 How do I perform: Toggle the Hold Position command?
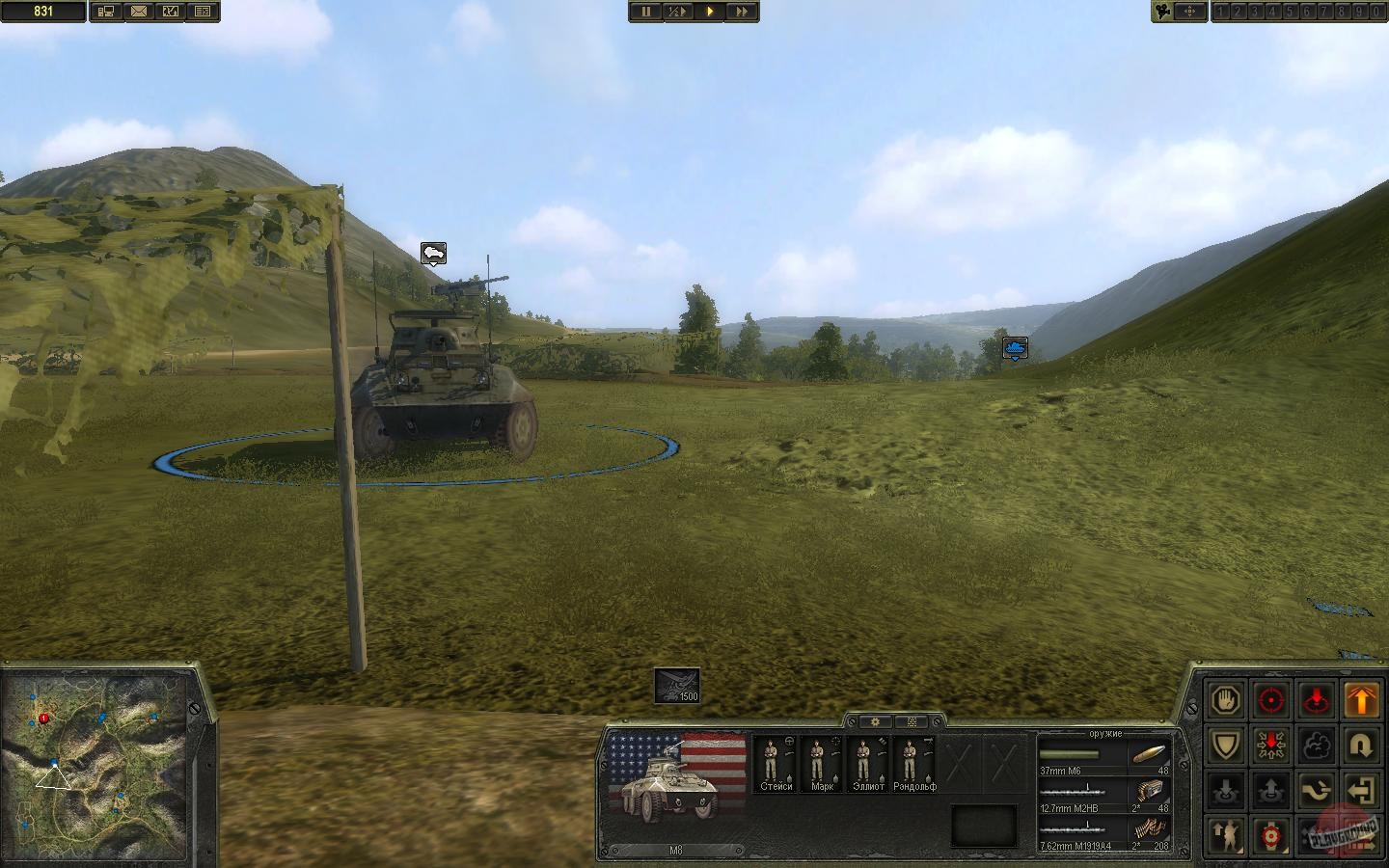coord(1271,744)
